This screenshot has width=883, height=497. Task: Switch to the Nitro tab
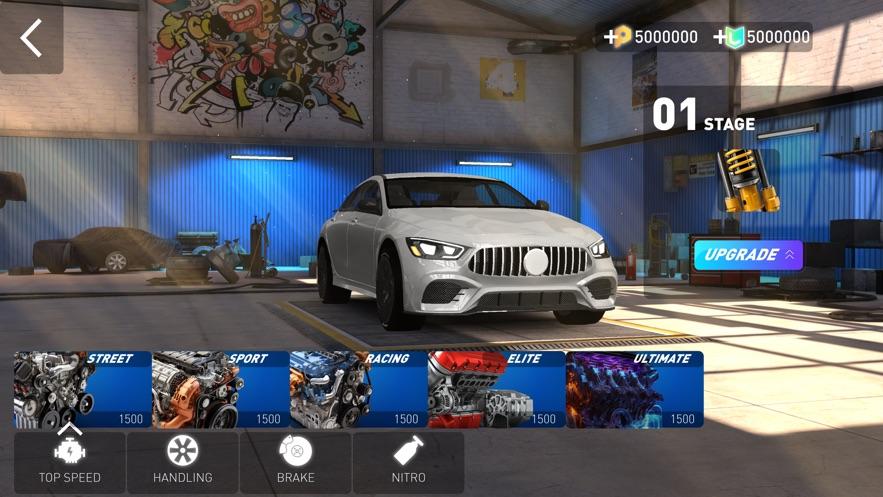(408, 461)
